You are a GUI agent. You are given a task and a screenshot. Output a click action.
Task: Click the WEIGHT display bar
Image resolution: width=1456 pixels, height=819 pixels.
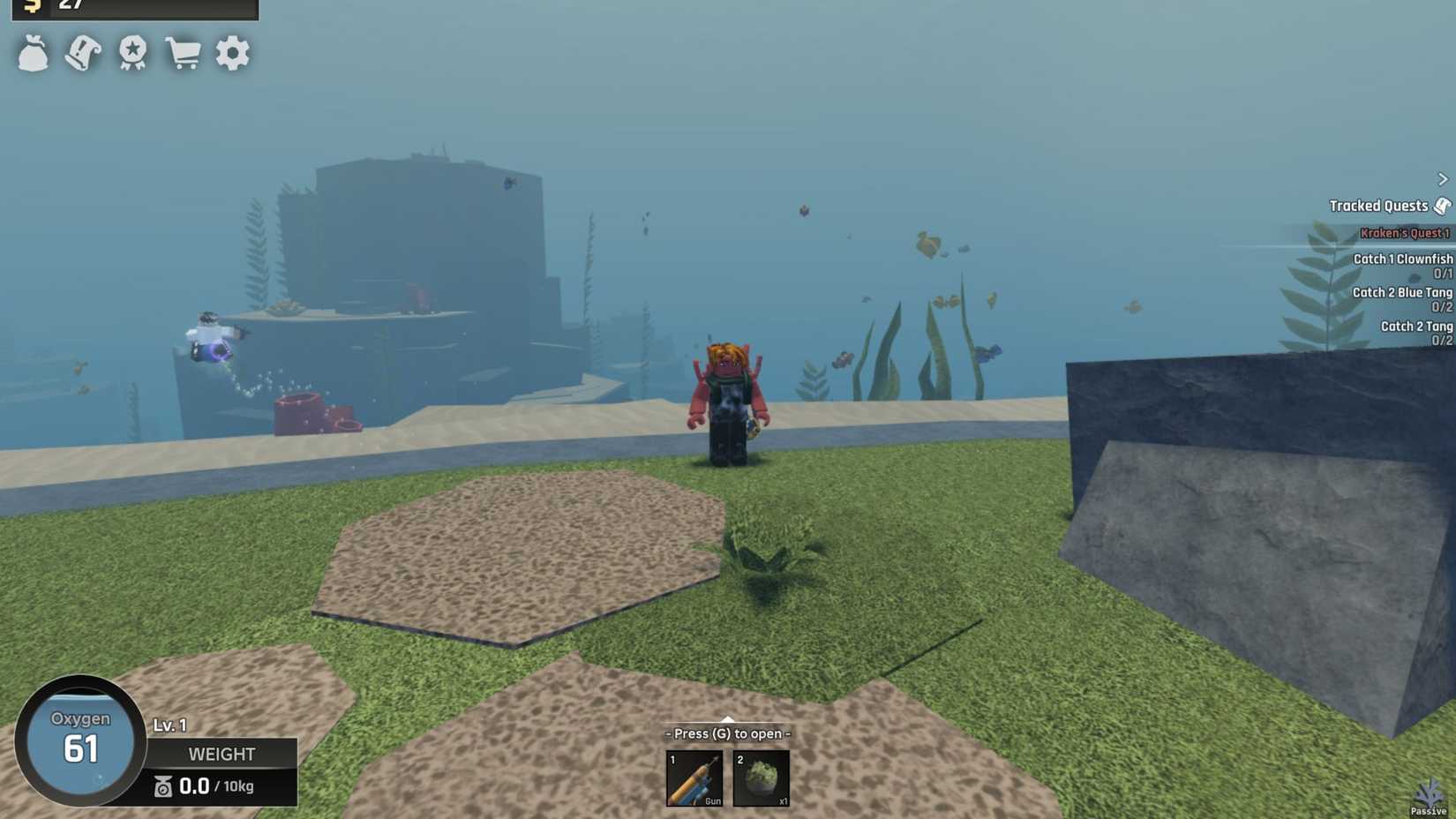[x=221, y=755]
